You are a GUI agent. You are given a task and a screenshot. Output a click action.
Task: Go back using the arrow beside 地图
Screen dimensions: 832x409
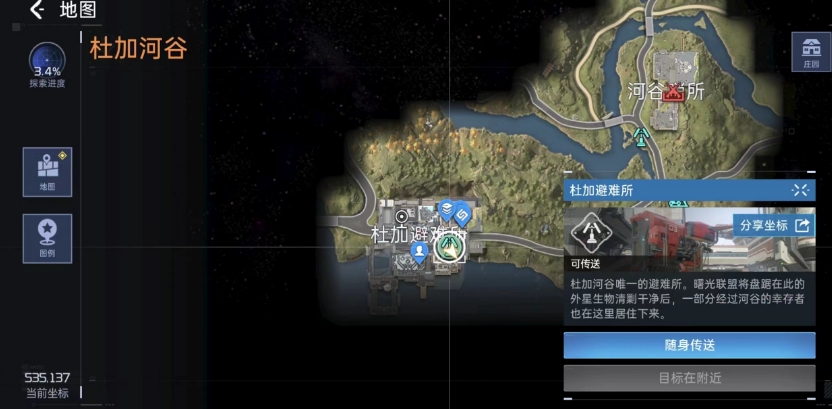[x=37, y=11]
